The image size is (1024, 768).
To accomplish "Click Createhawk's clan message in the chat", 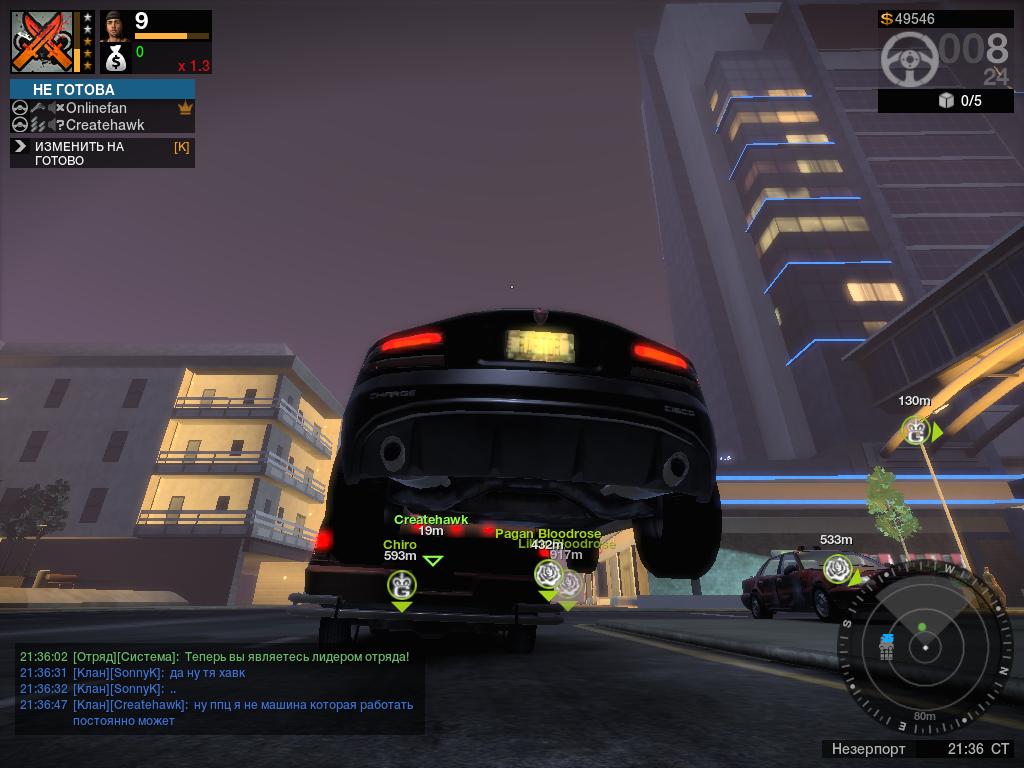I will coord(215,712).
